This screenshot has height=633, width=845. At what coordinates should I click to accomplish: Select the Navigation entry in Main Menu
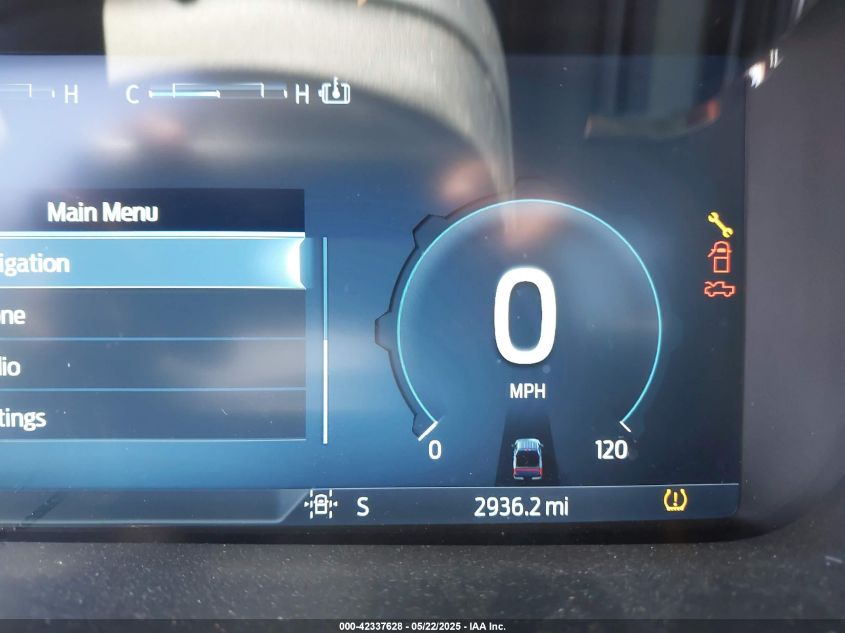150,263
